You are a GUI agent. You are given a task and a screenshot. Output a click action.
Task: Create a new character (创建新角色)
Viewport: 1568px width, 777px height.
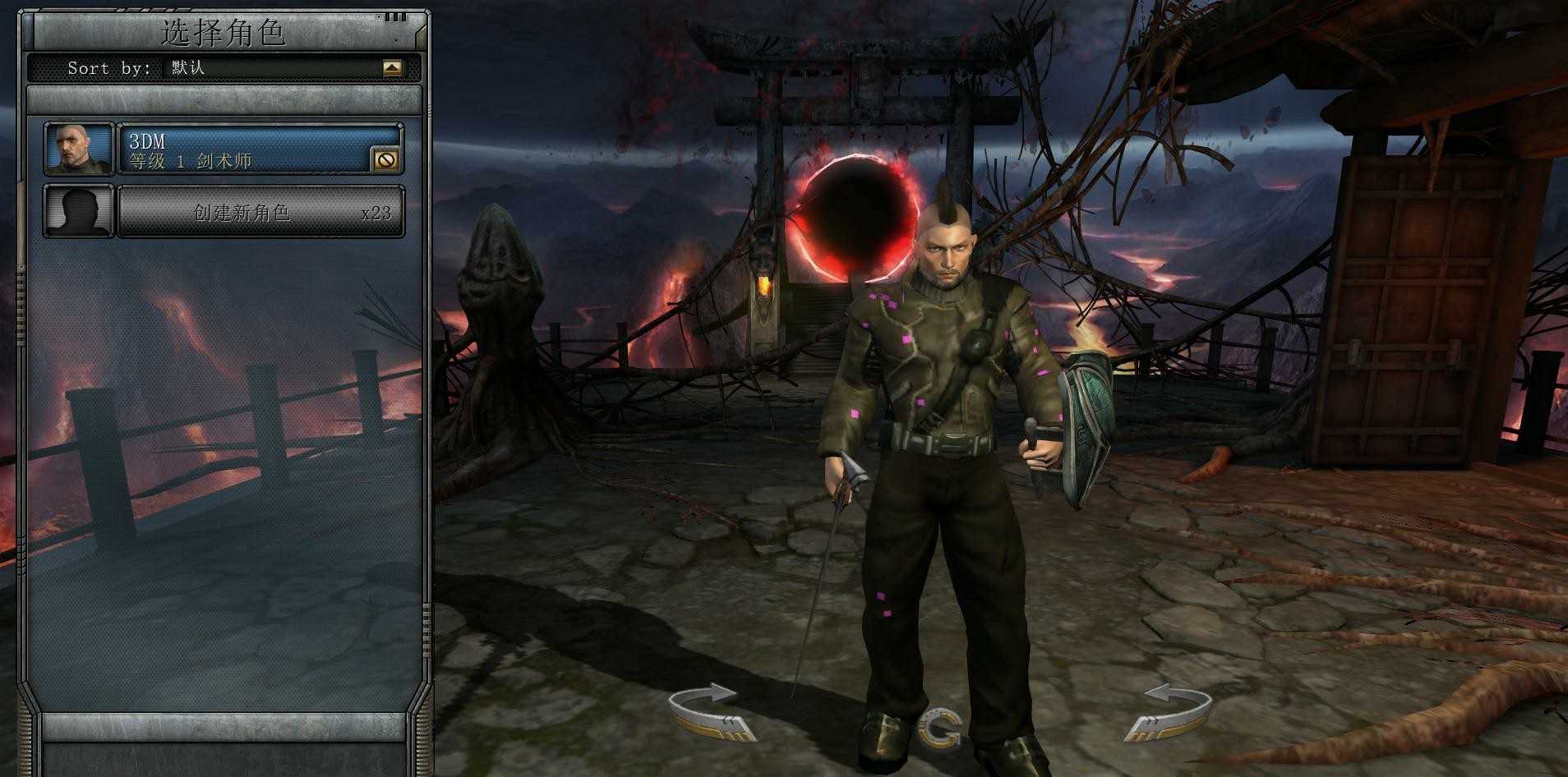click(261, 213)
